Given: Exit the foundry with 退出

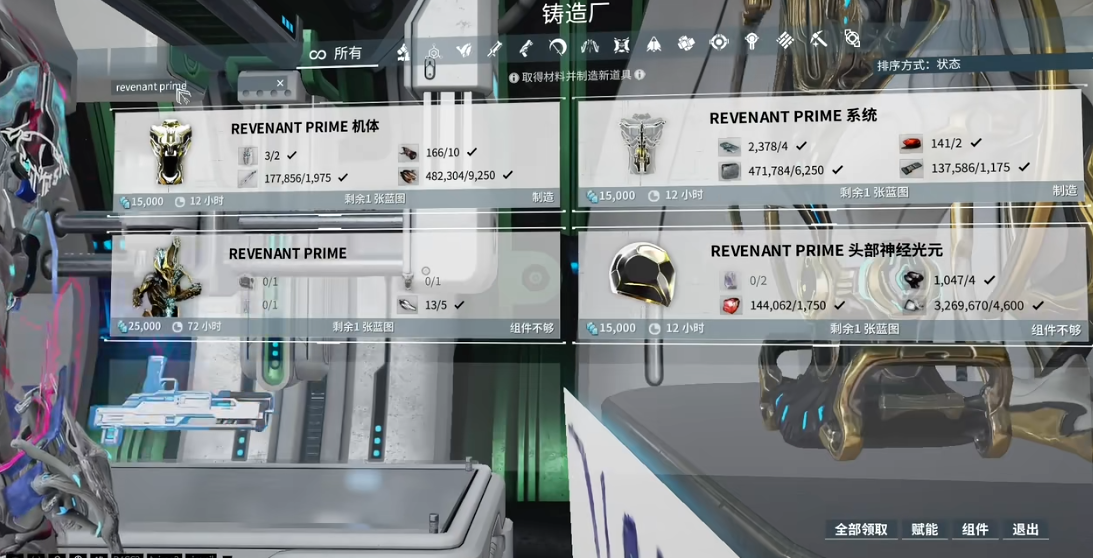Looking at the screenshot, I should click(1026, 529).
